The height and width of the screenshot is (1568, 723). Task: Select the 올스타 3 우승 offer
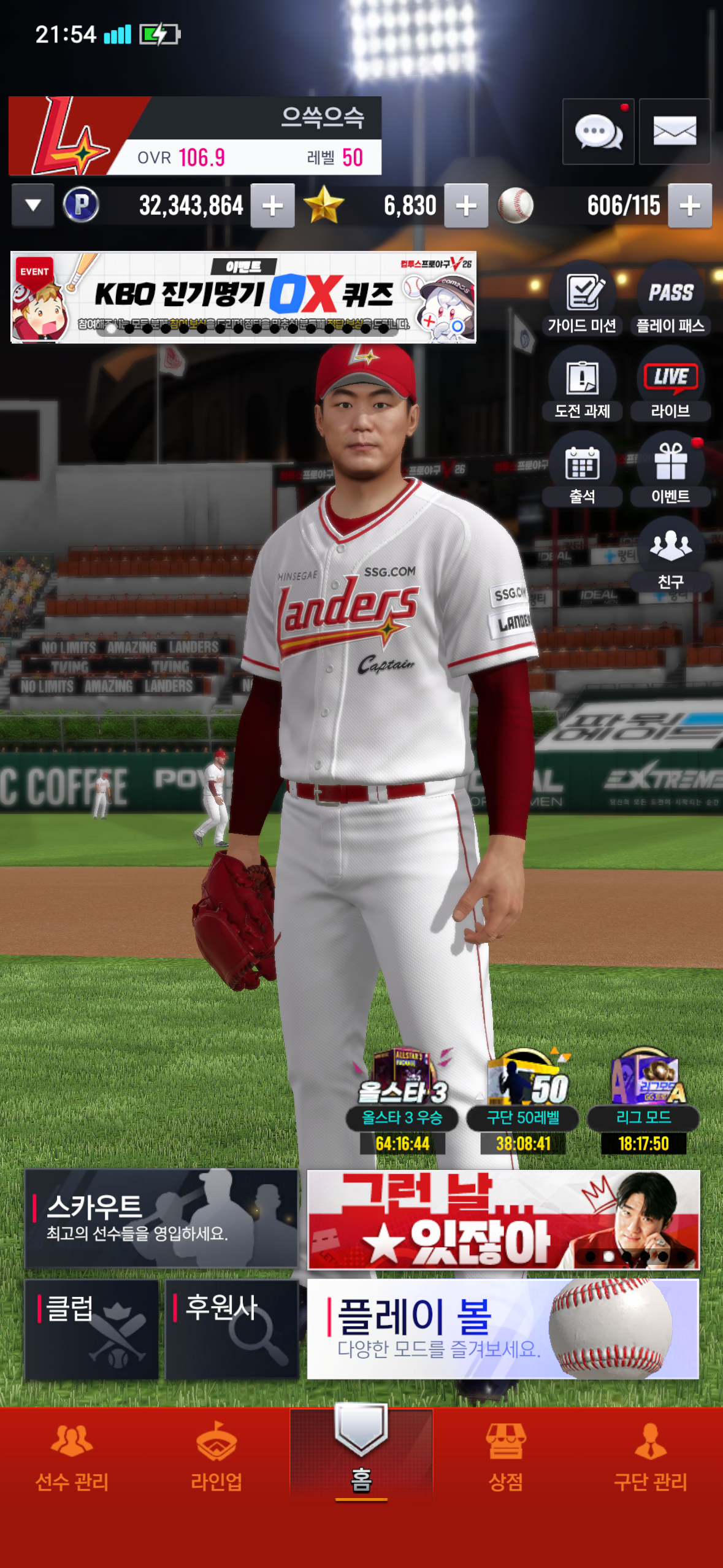(x=402, y=1099)
